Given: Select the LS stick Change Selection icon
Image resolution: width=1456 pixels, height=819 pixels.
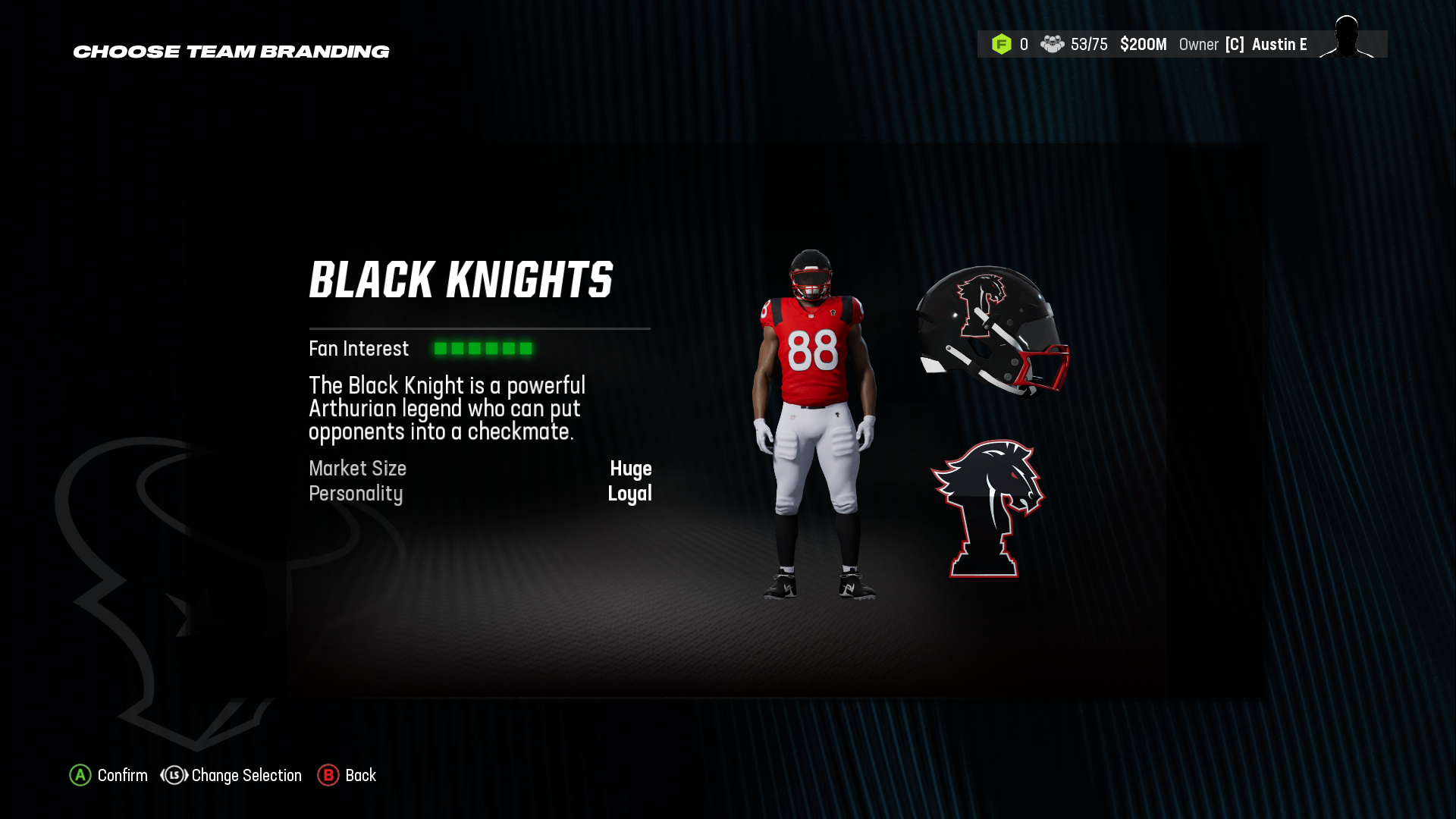Looking at the screenshot, I should click(x=173, y=776).
